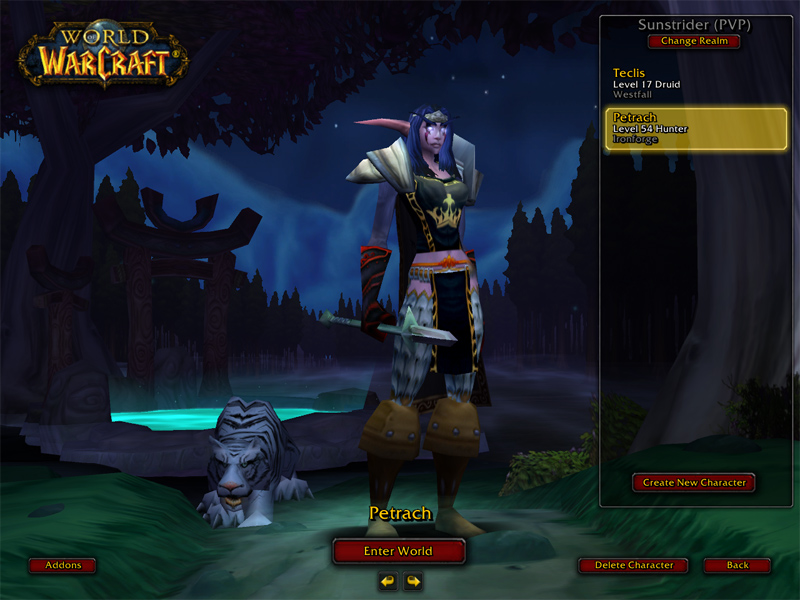Create a new character

(x=694, y=482)
